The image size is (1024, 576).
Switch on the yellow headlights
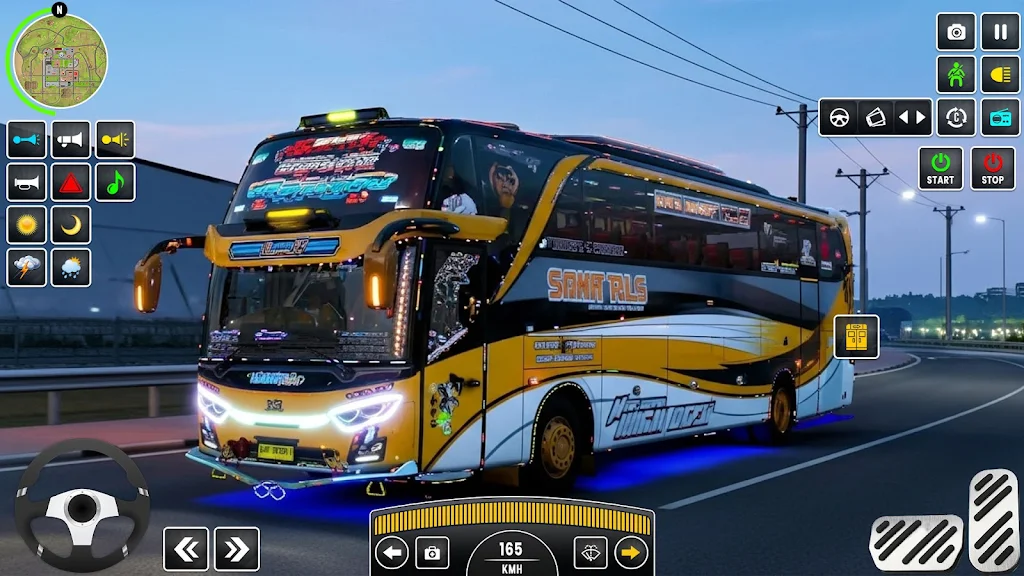pyautogui.click(x=1000, y=75)
